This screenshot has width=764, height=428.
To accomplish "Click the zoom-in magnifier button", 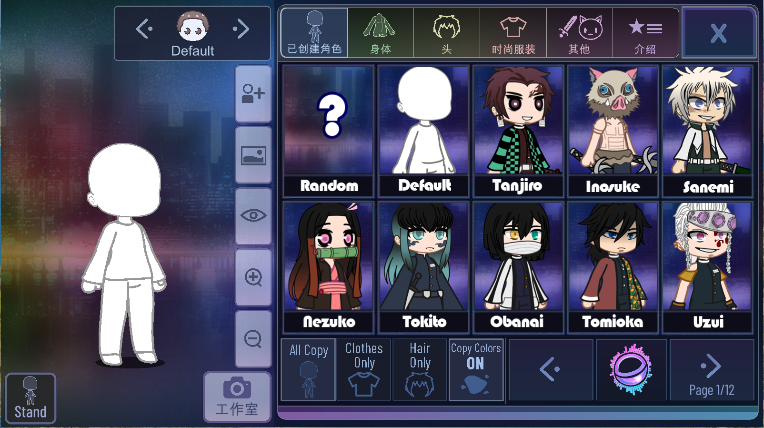I will pyautogui.click(x=253, y=277).
